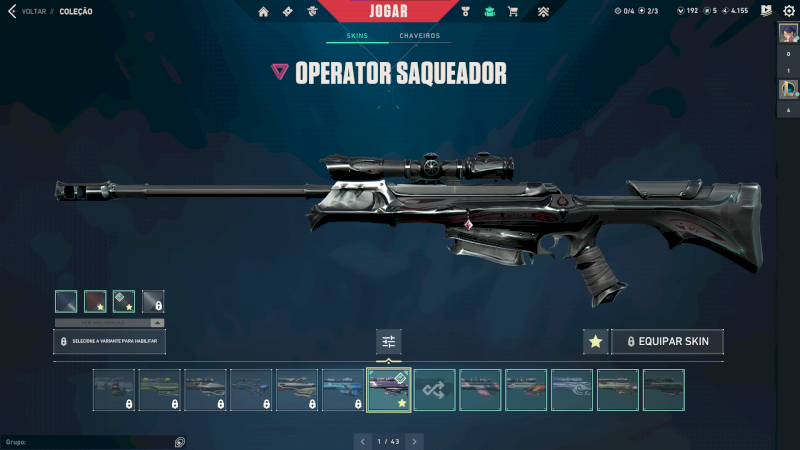Open the home screen icon
Image resolution: width=800 pixels, height=450 pixels.
click(x=264, y=12)
